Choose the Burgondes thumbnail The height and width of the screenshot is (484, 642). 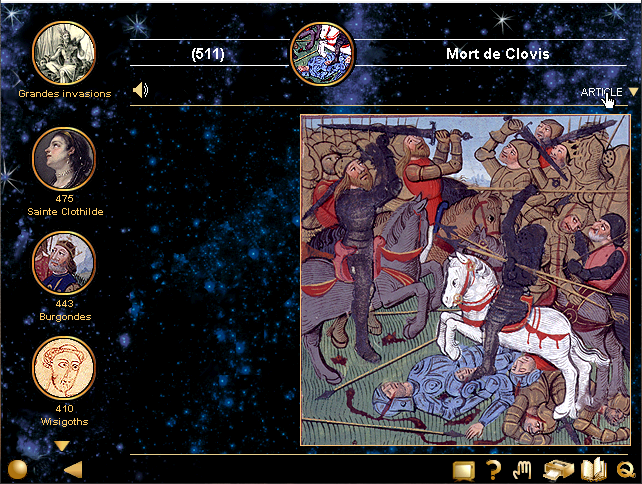coord(64,263)
